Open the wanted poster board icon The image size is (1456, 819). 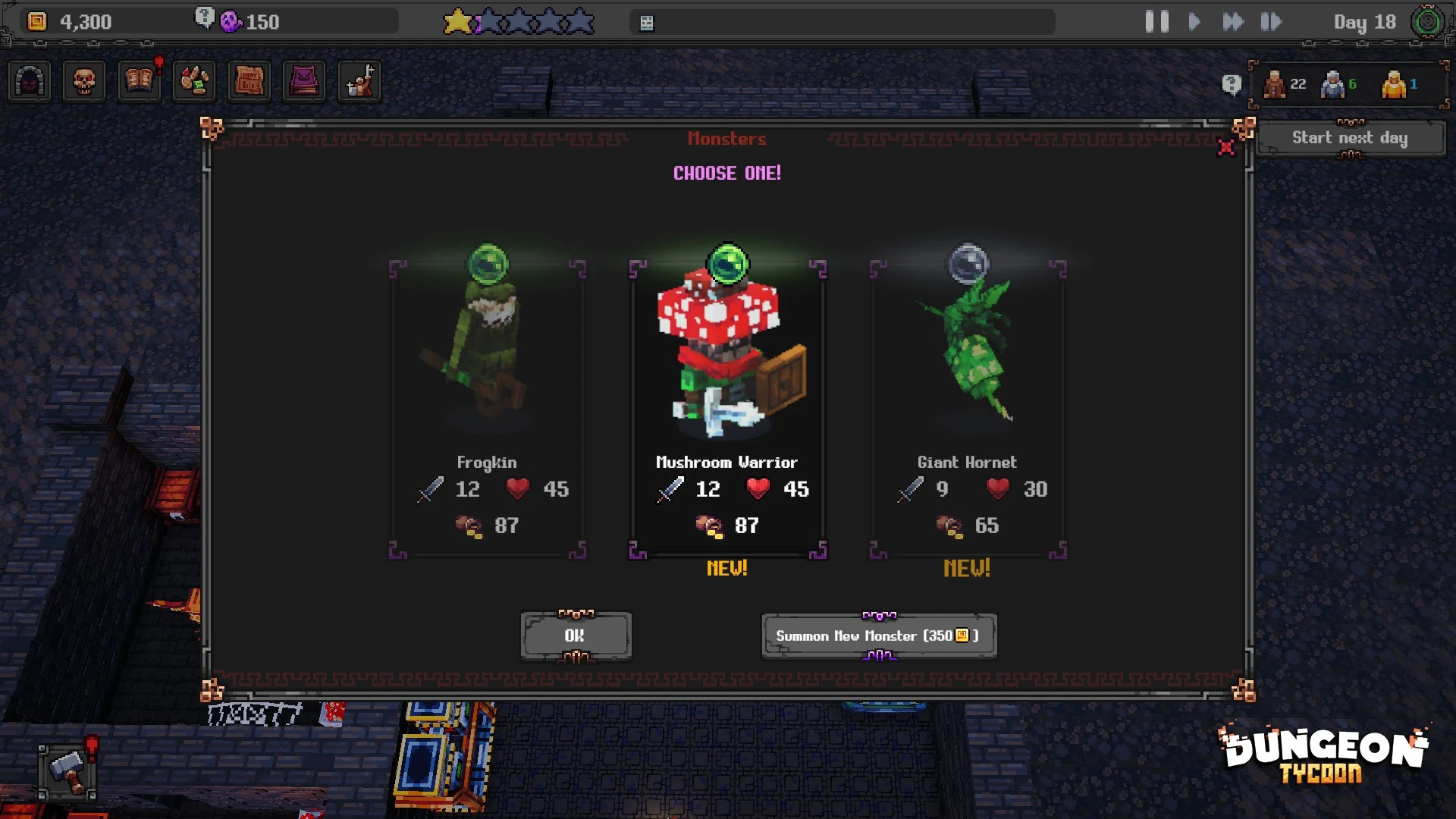[249, 81]
